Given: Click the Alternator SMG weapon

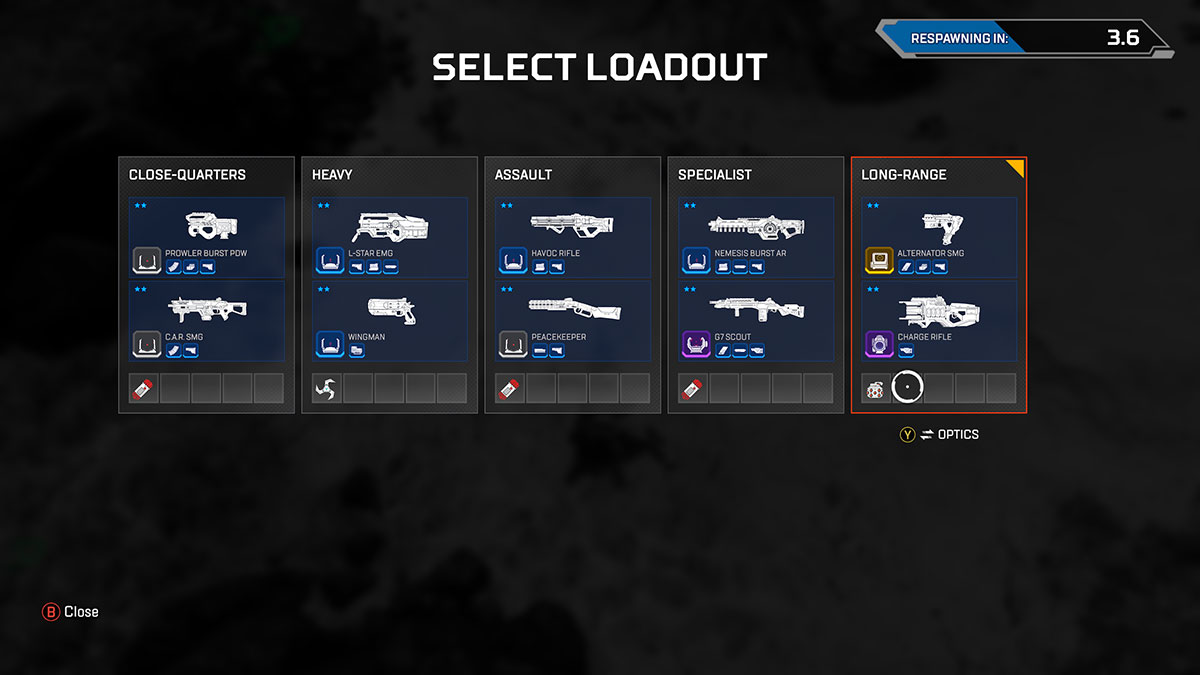Looking at the screenshot, I should click(x=939, y=237).
